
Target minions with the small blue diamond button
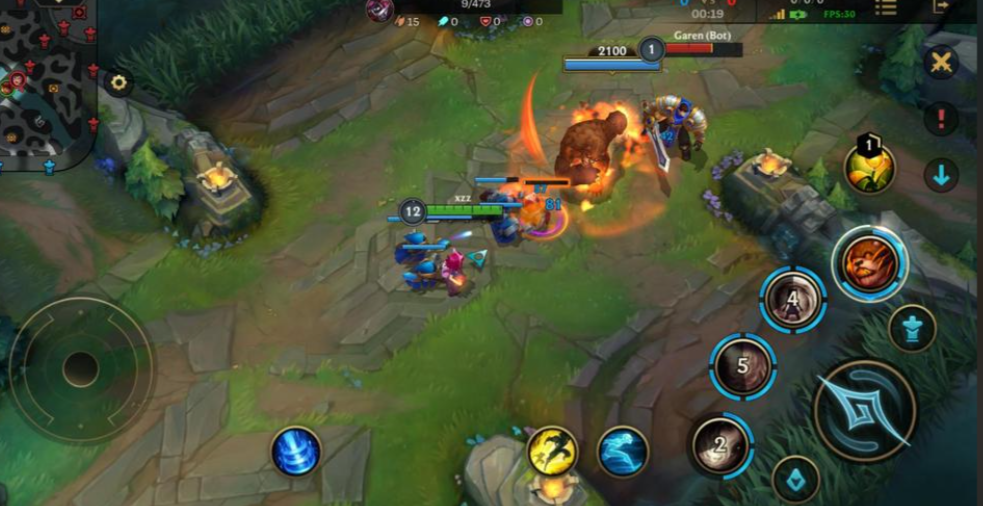pyautogui.click(x=796, y=481)
